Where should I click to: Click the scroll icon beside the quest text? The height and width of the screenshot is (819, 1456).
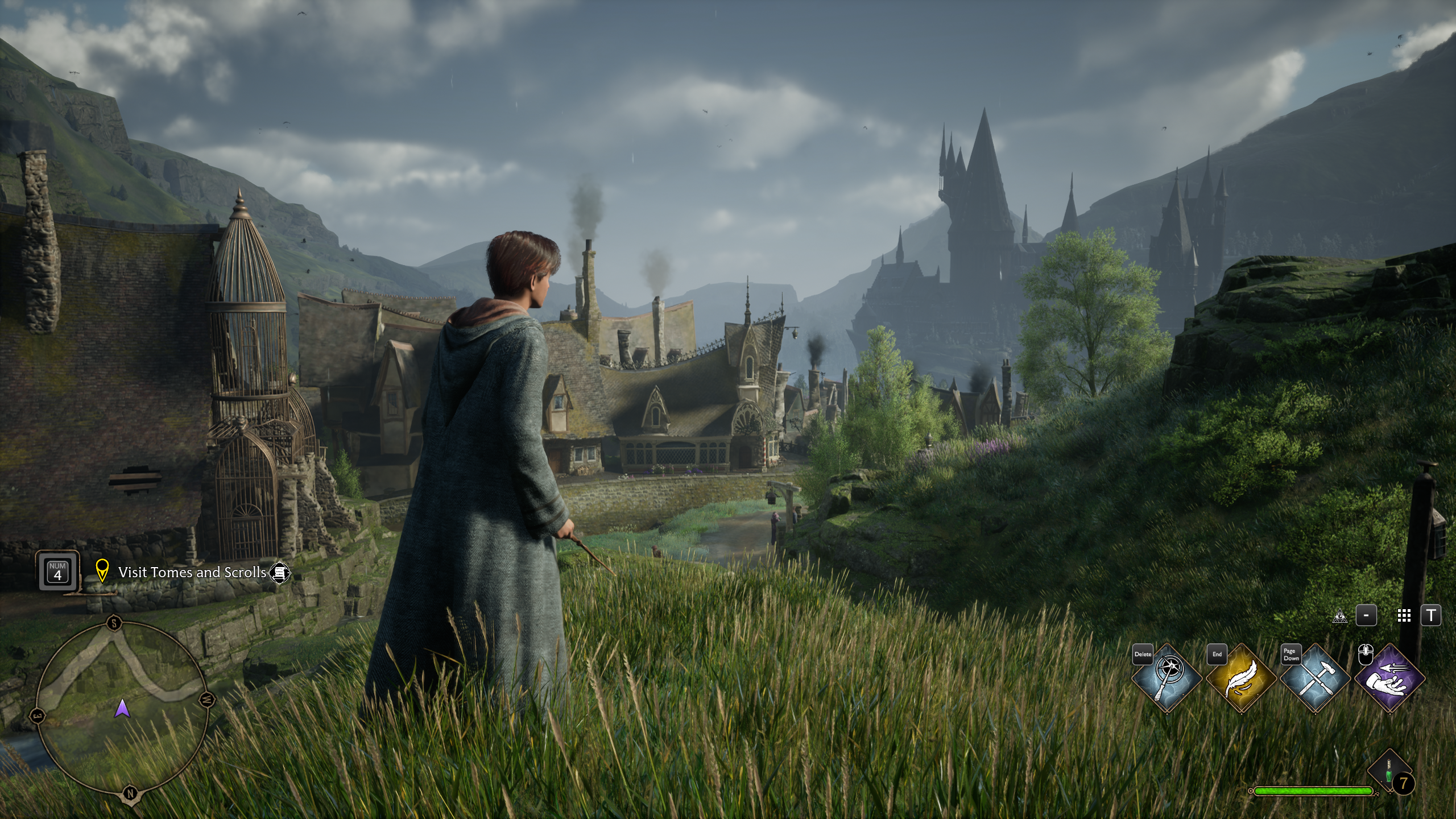(x=279, y=573)
